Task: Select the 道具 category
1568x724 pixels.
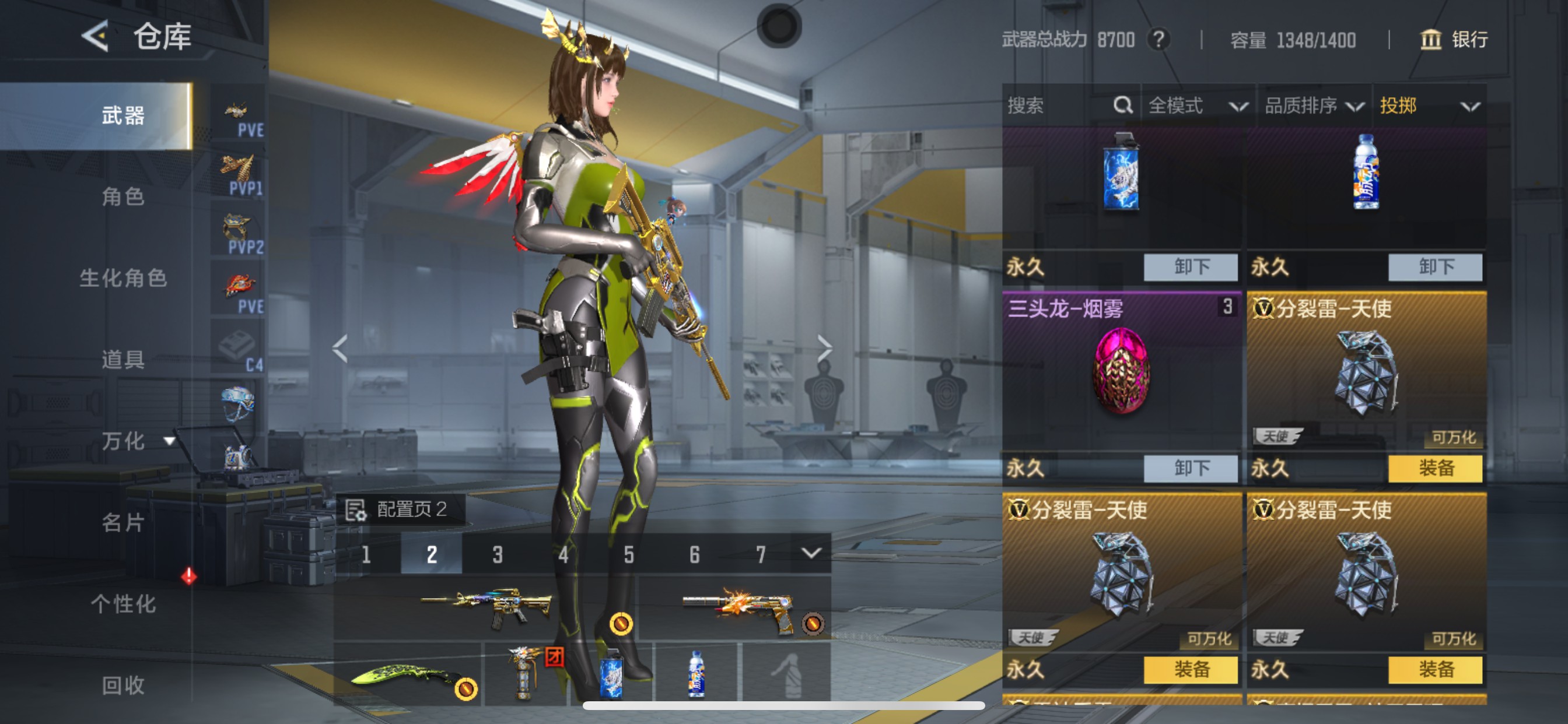Action: point(123,360)
